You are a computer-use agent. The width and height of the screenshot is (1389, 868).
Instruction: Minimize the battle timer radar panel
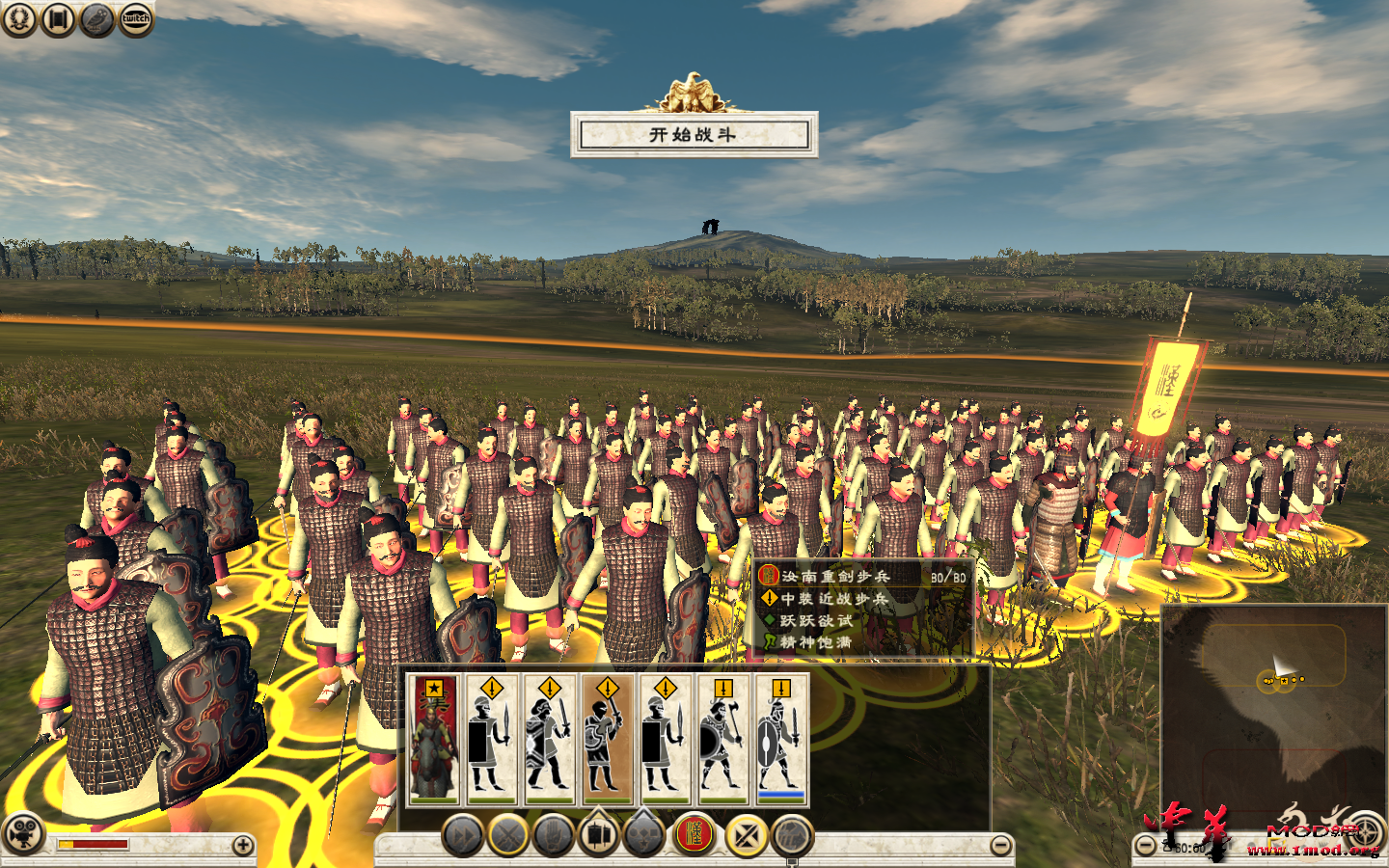click(1145, 847)
